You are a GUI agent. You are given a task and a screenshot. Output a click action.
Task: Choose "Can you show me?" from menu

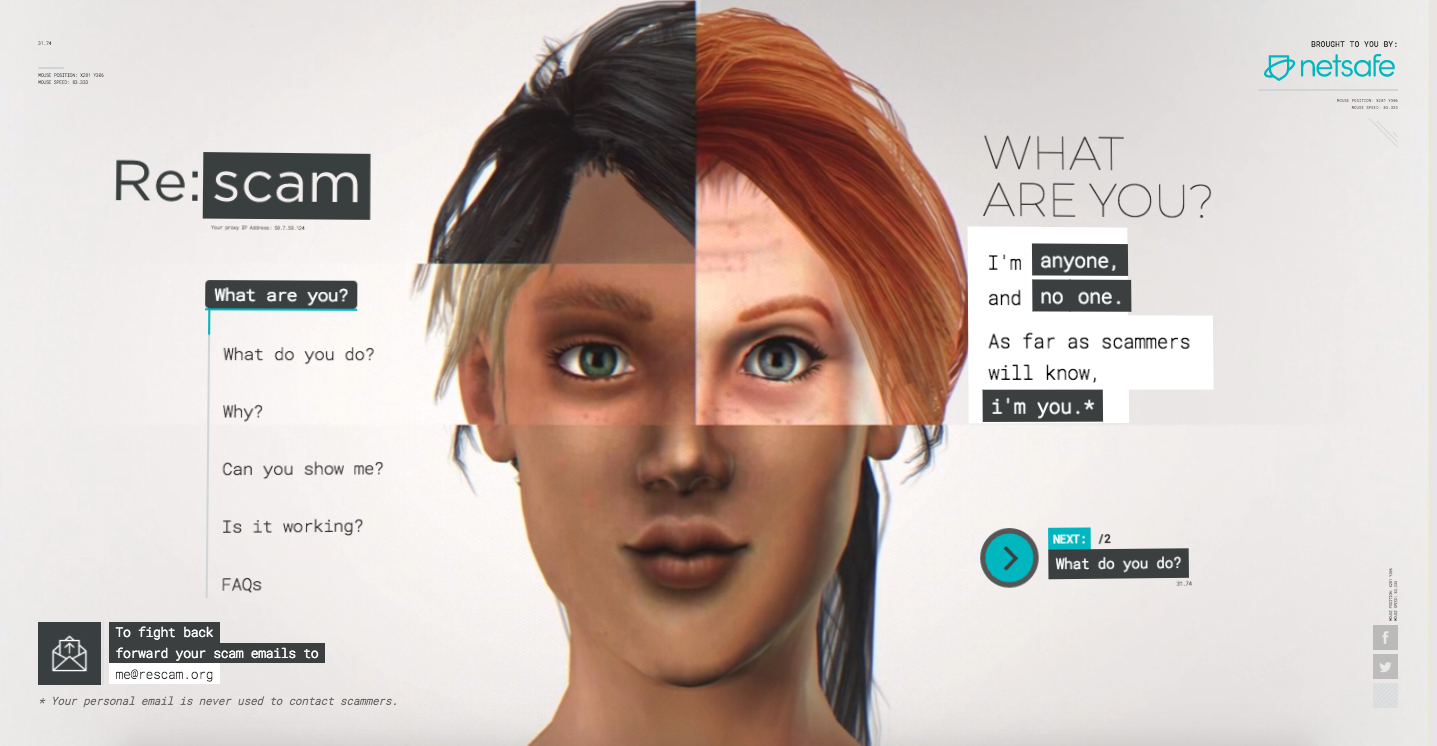click(x=302, y=469)
